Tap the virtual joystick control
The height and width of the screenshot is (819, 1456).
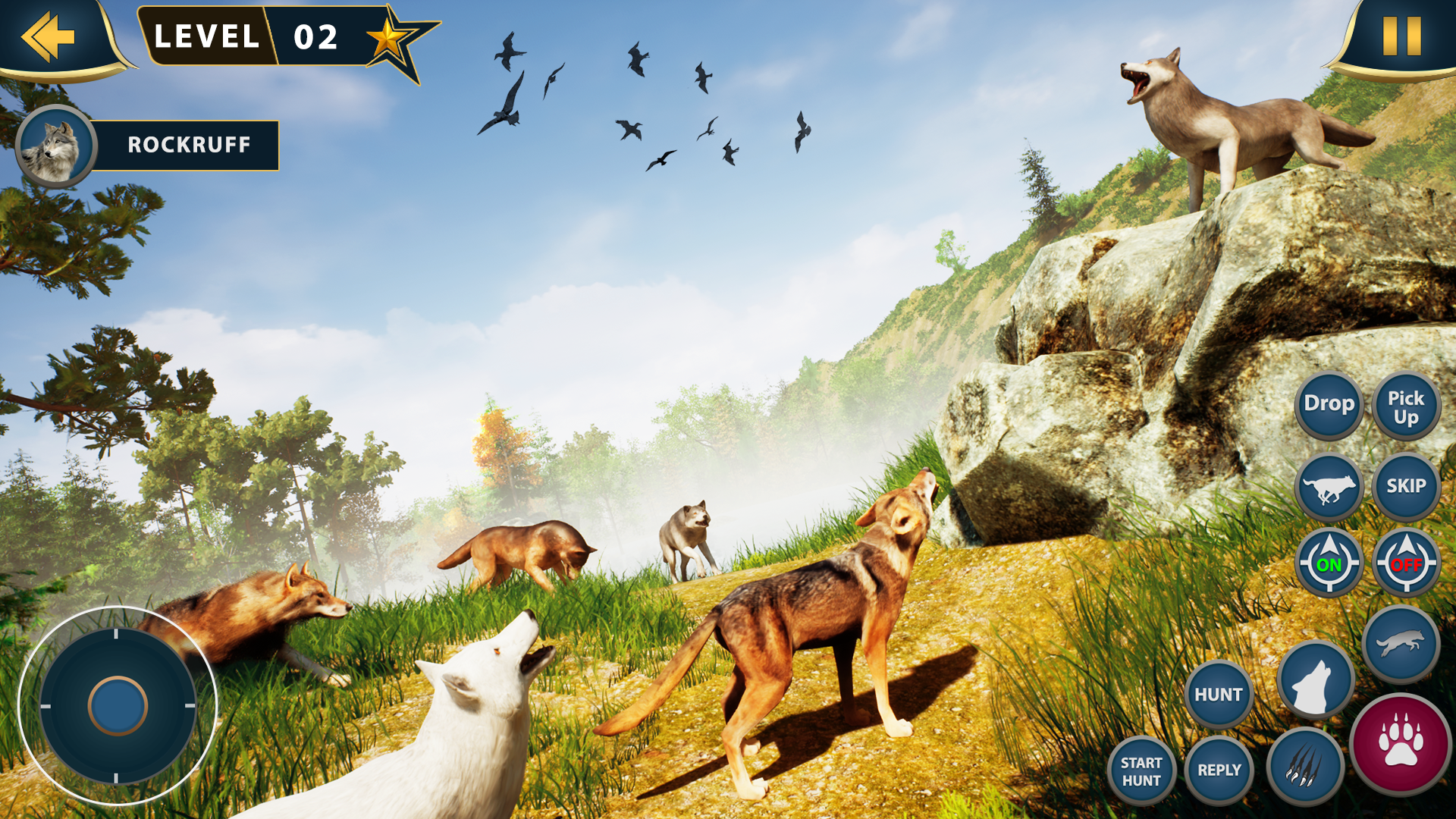[118, 705]
